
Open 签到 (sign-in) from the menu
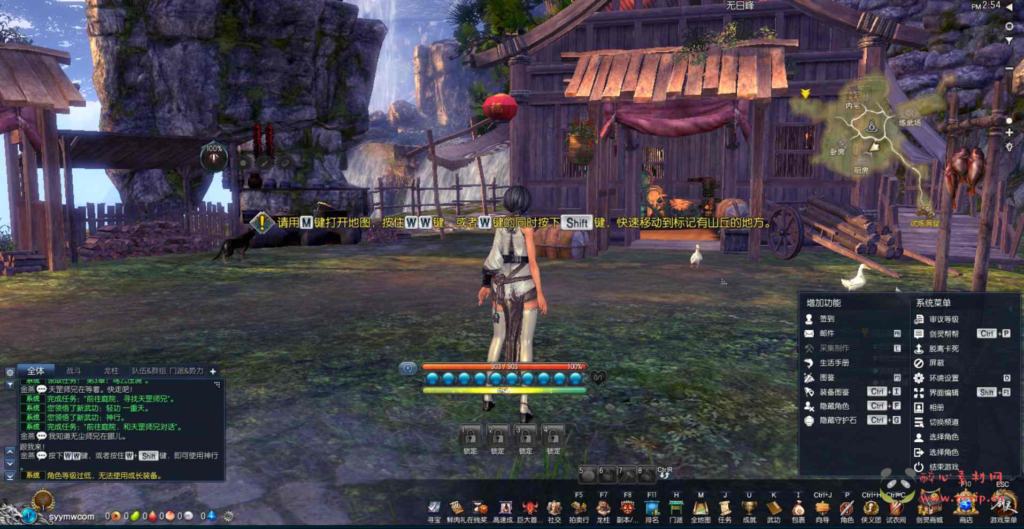(826, 318)
